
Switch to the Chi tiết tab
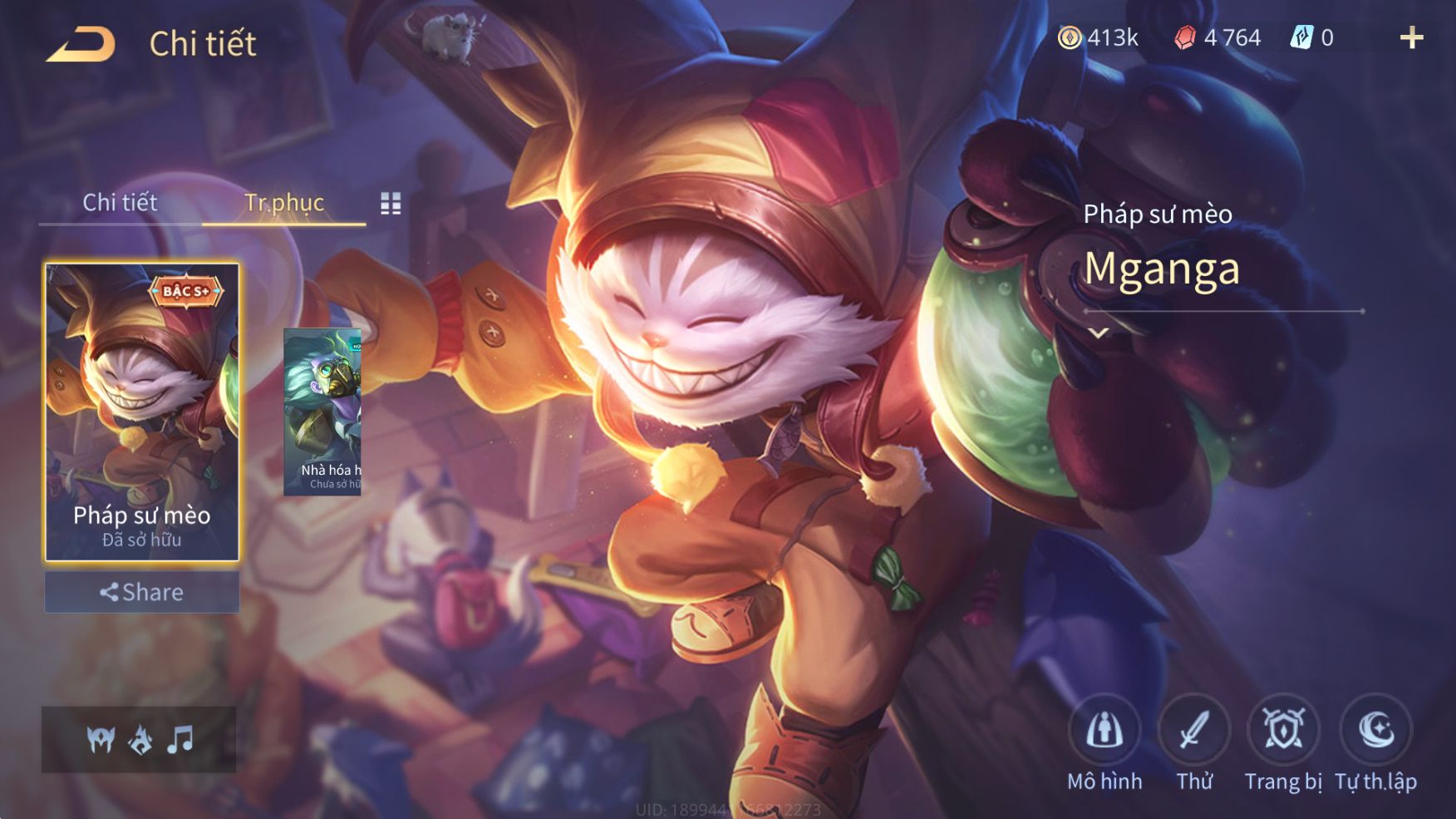[x=120, y=202]
